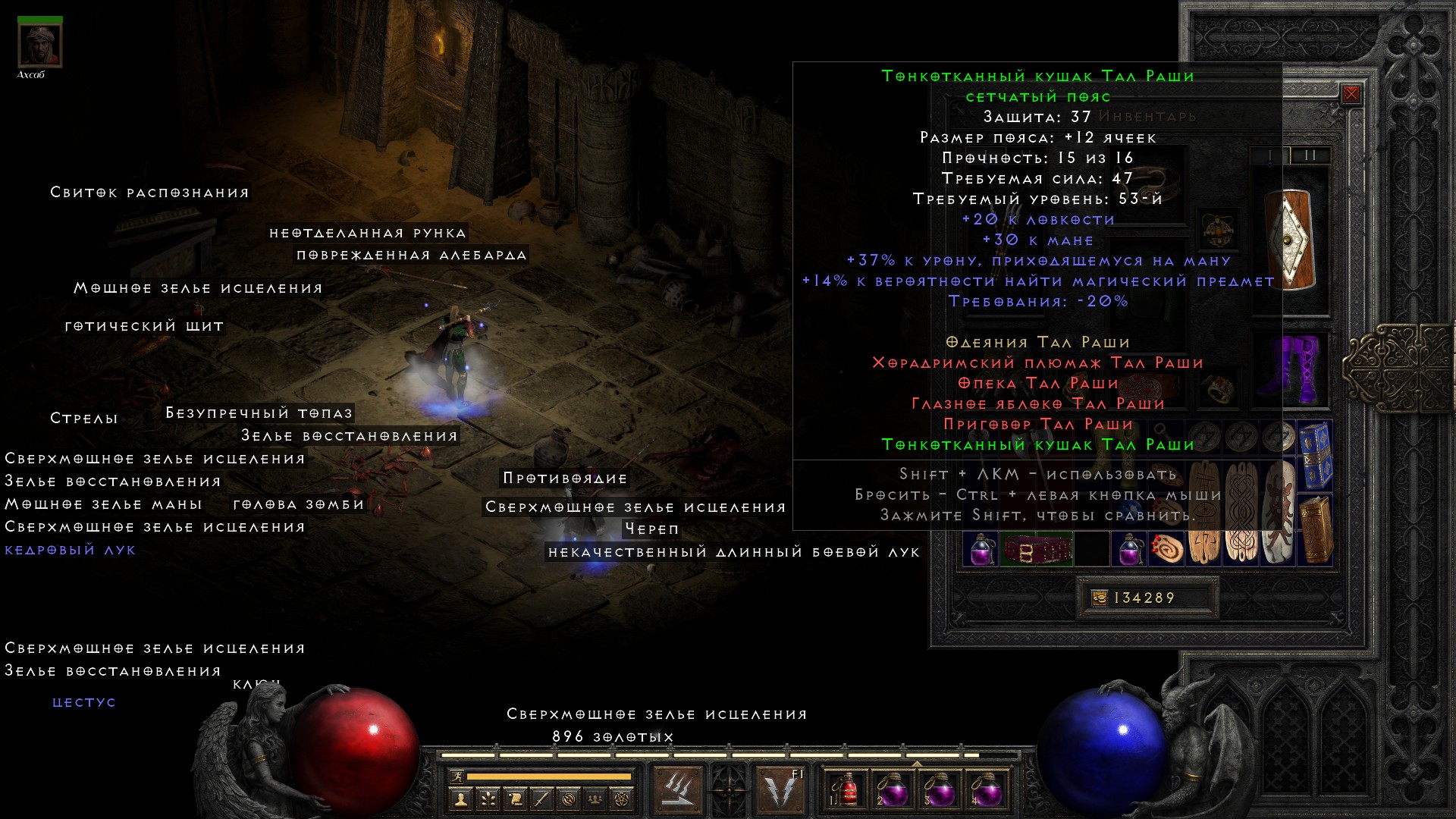Click the pentagram game menu icon

pyautogui.click(x=622, y=799)
